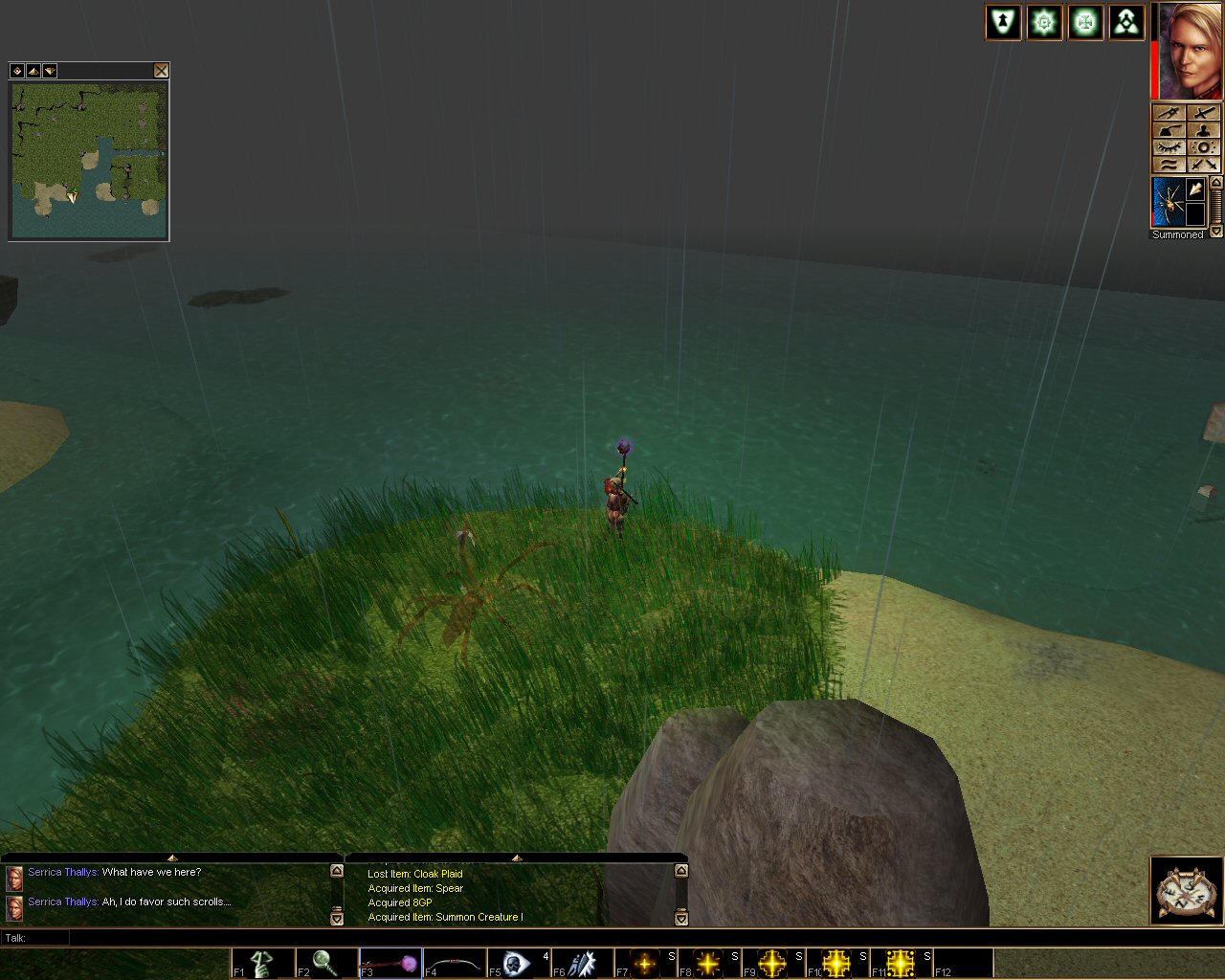Select the summoned spider portrait
The image size is (1225, 980).
[1168, 202]
